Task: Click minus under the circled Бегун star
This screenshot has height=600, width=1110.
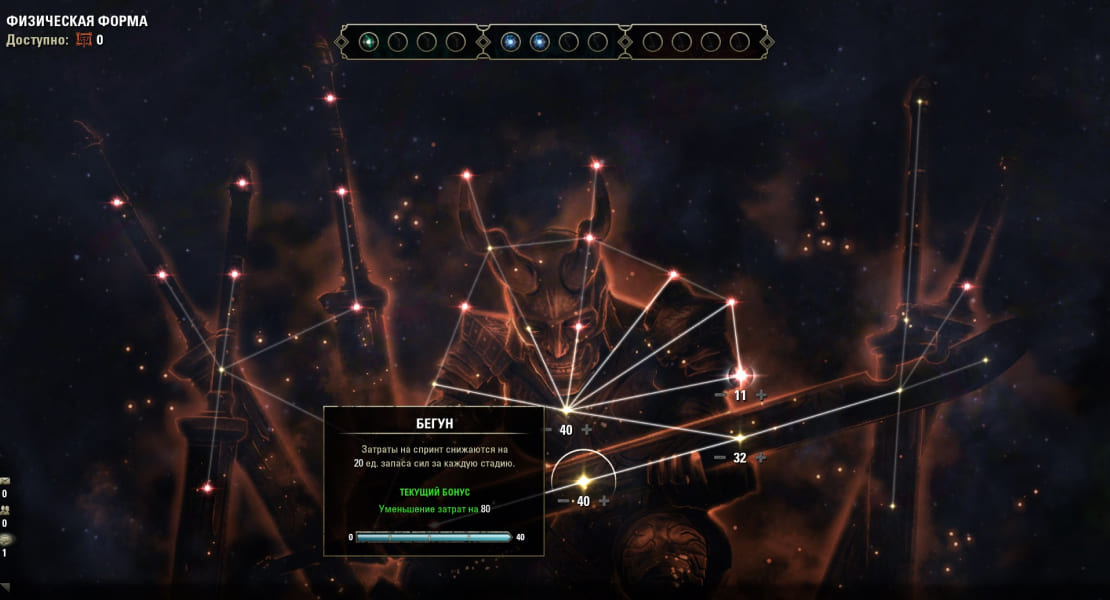Action: pos(563,501)
